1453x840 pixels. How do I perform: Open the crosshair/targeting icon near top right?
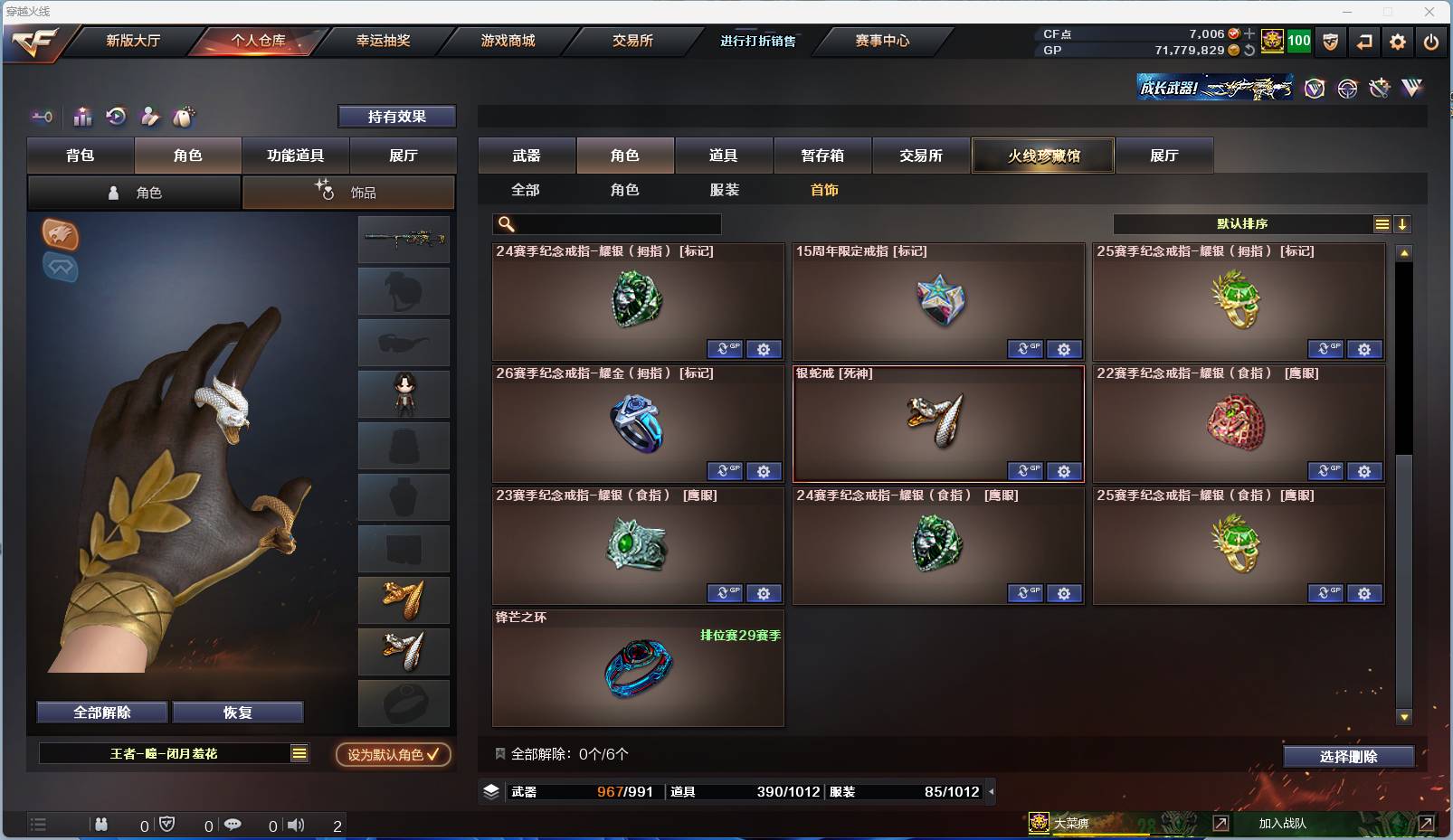1346,88
